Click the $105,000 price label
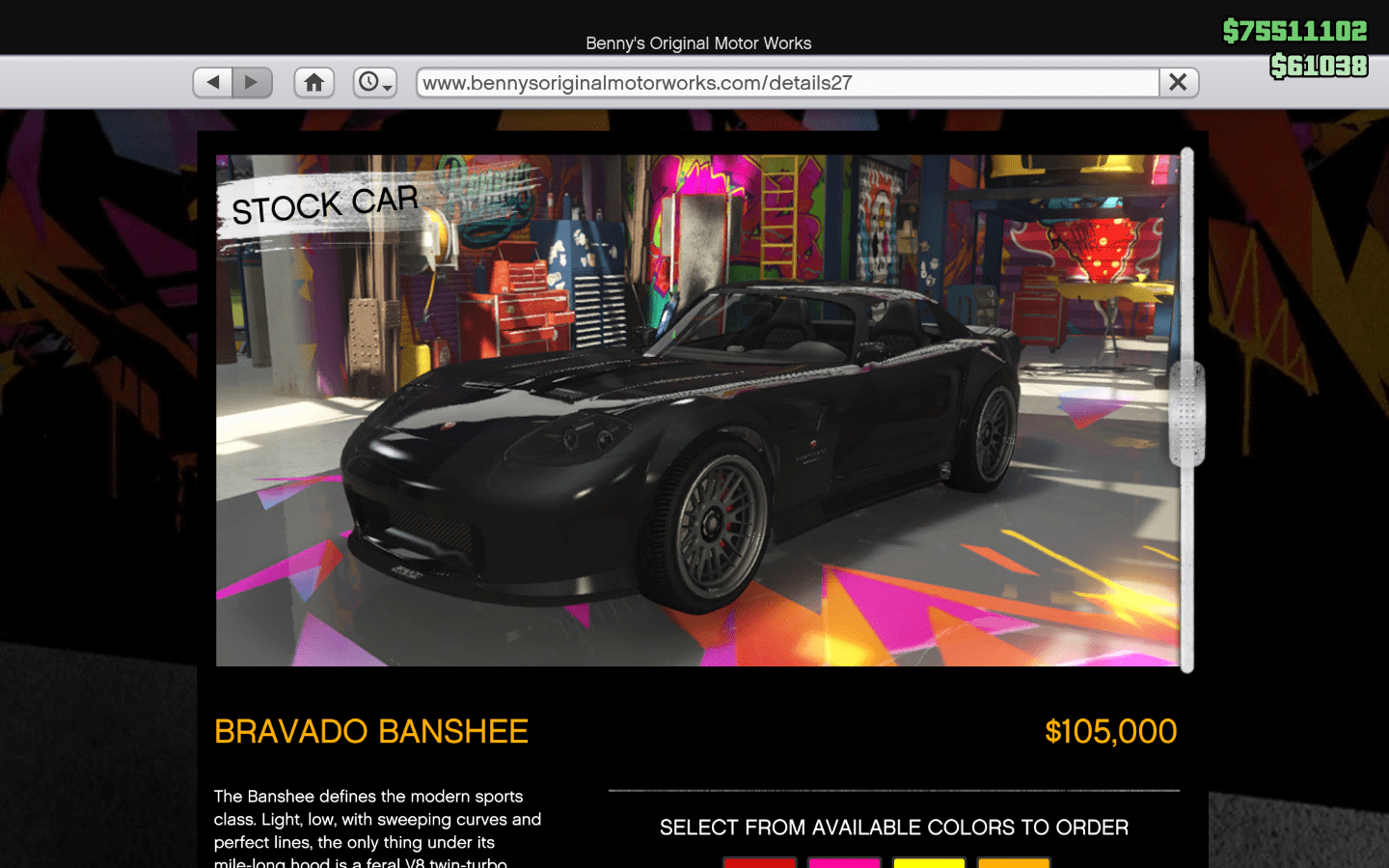 pyautogui.click(x=1110, y=731)
